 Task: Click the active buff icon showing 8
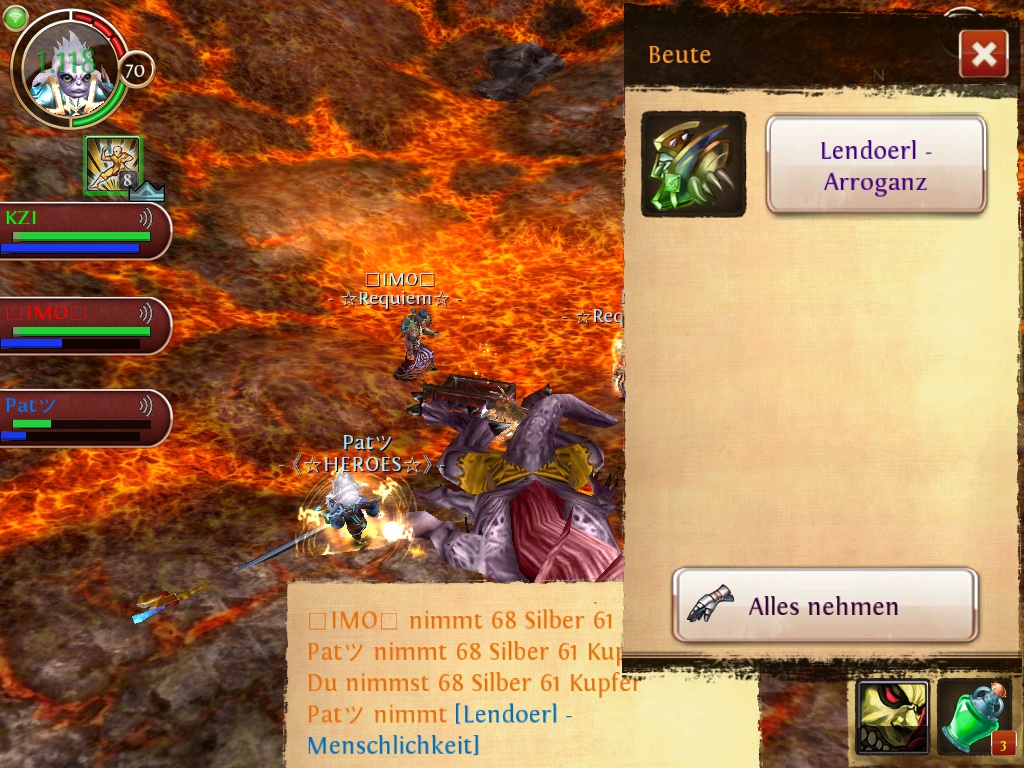pyautogui.click(x=112, y=165)
